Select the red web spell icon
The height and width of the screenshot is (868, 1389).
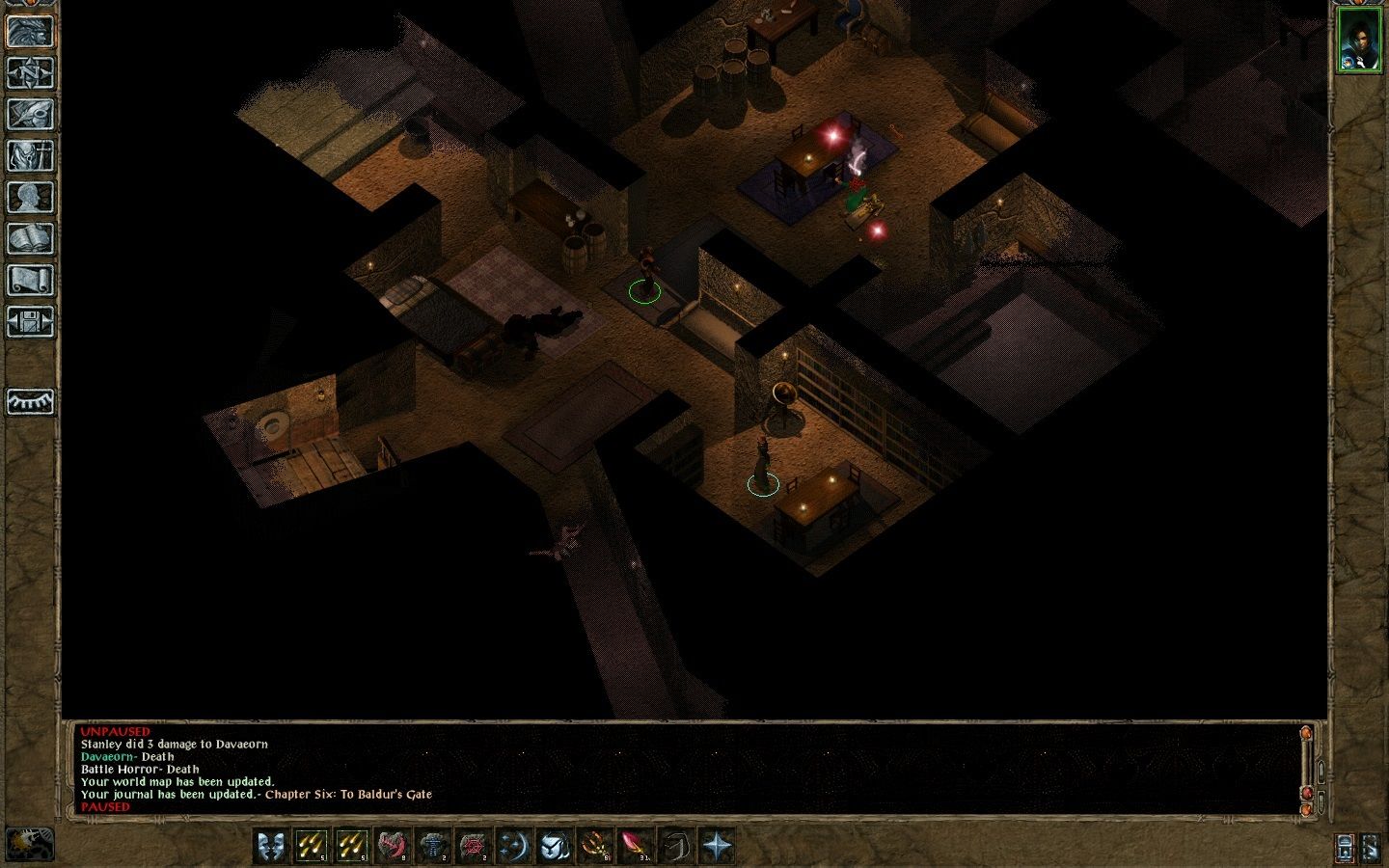coord(474,846)
